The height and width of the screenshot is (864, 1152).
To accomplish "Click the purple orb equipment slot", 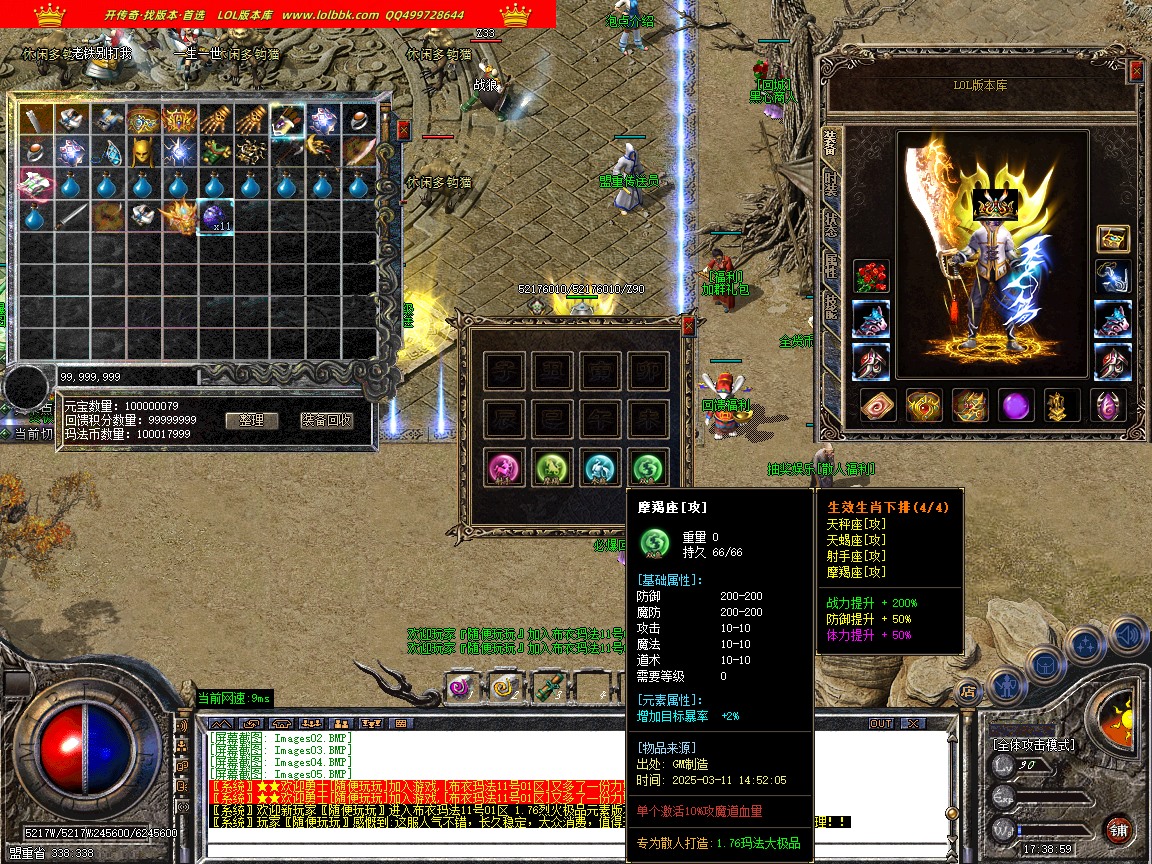I will pos(1017,405).
